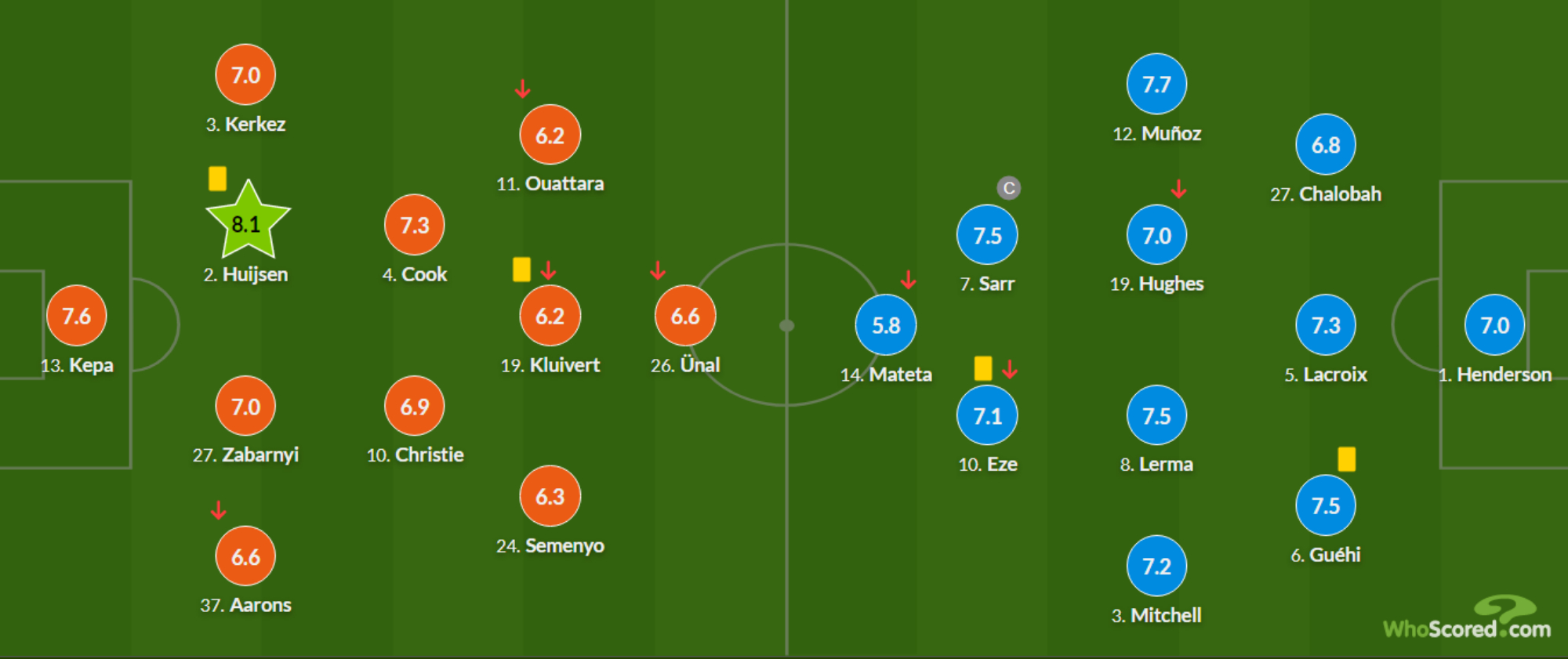
Task: Select Christie's 6.9 rating circle
Action: click(x=415, y=406)
